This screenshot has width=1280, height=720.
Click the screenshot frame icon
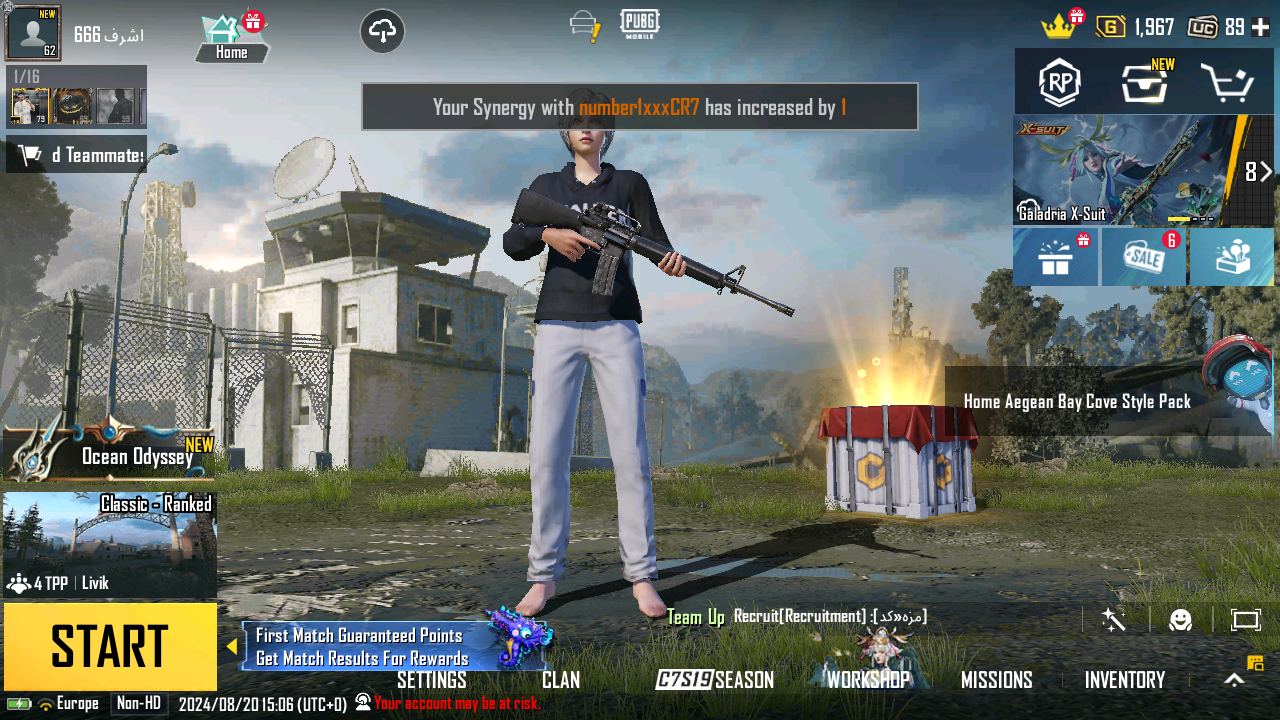click(x=1246, y=620)
